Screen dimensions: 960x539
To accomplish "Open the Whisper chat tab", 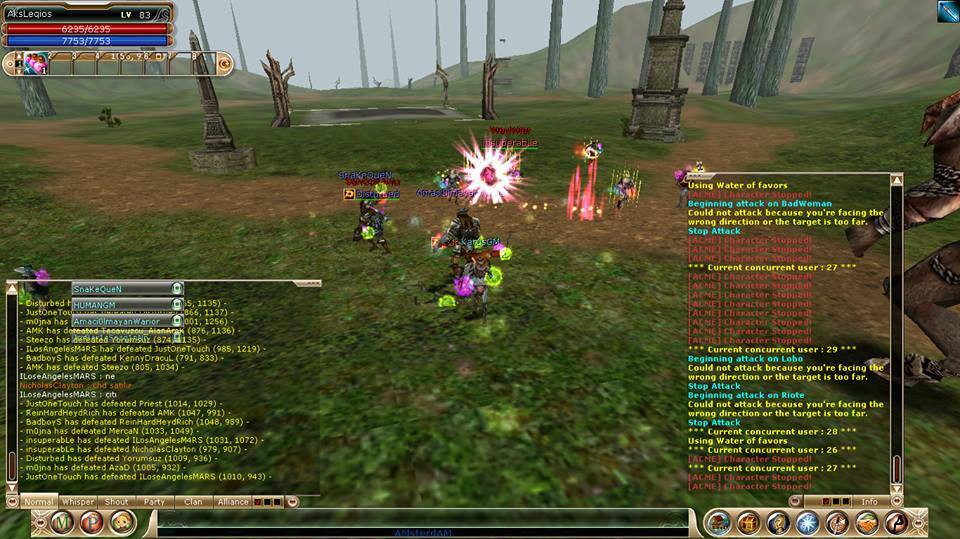I will tap(77, 502).
